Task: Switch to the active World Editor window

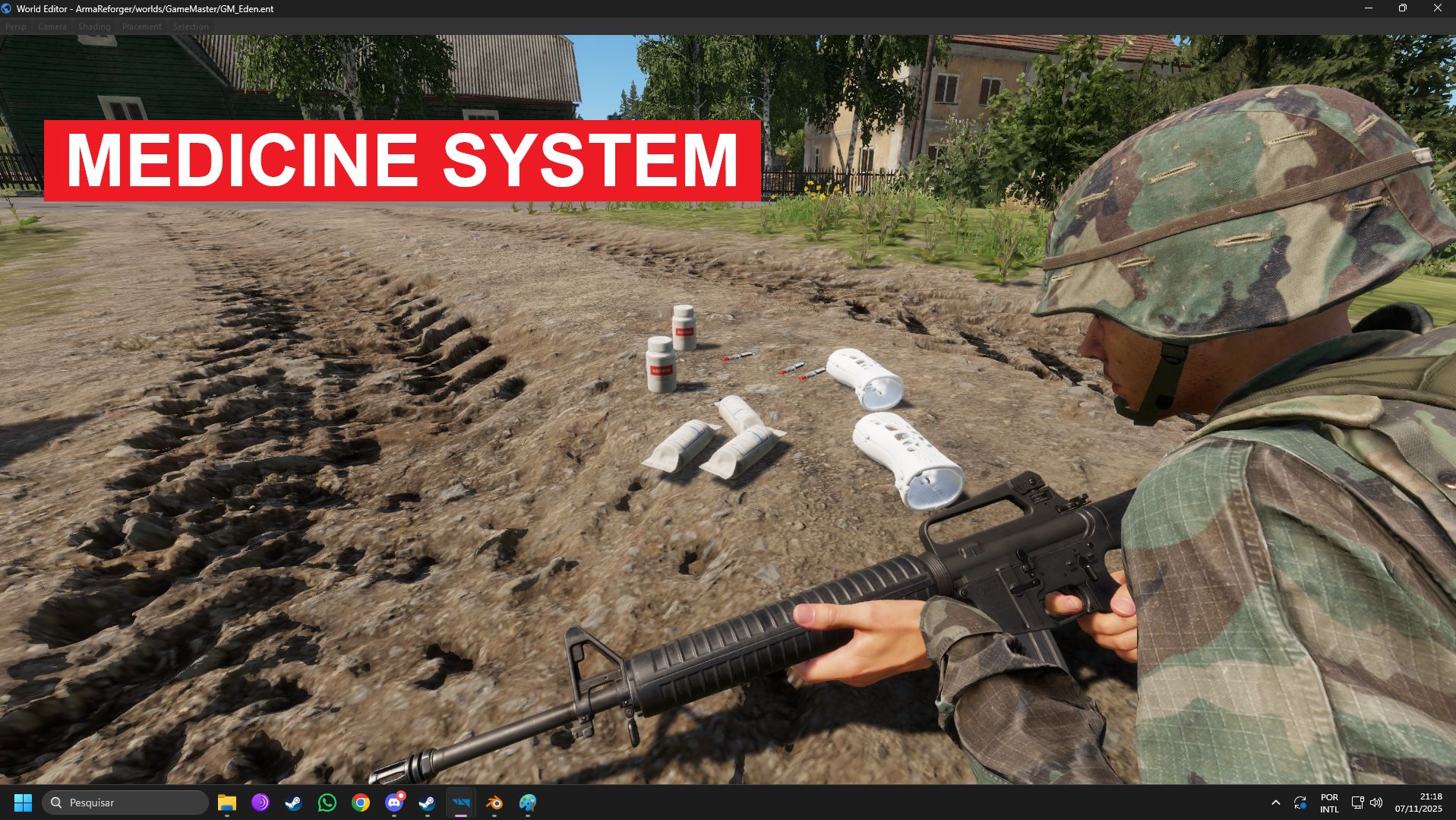Action: [461, 803]
